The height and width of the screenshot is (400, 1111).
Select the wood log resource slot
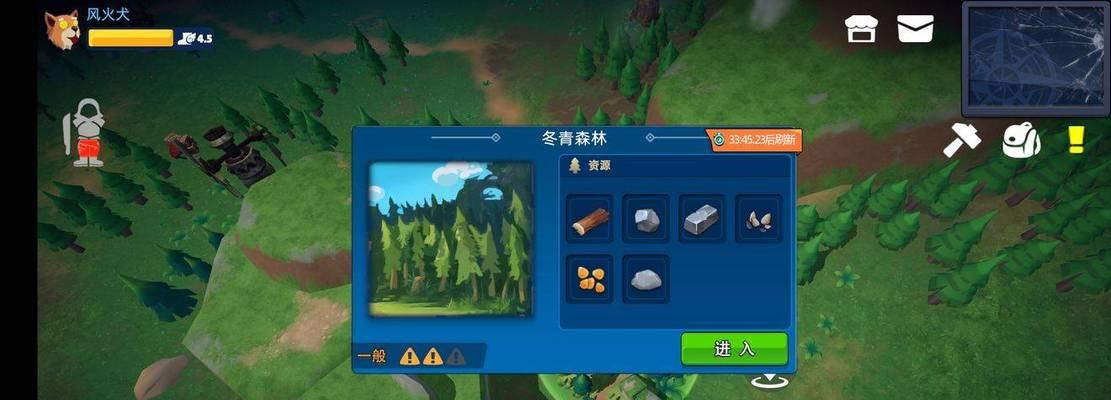tap(590, 220)
